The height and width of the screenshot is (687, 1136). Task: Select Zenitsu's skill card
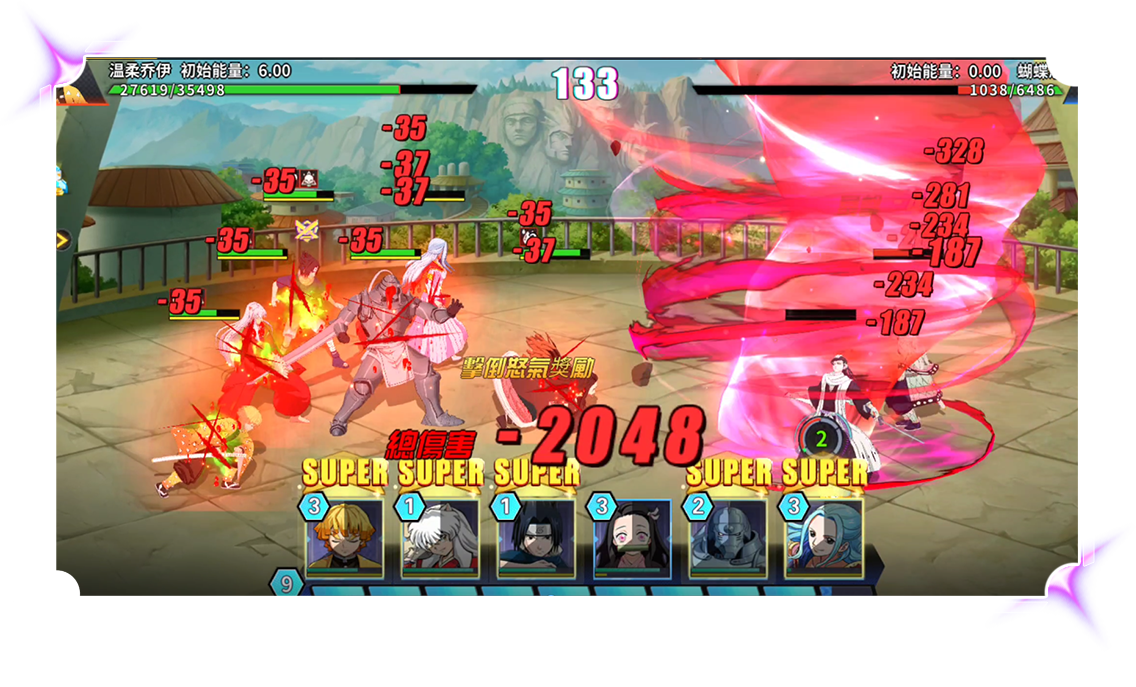tap(344, 538)
